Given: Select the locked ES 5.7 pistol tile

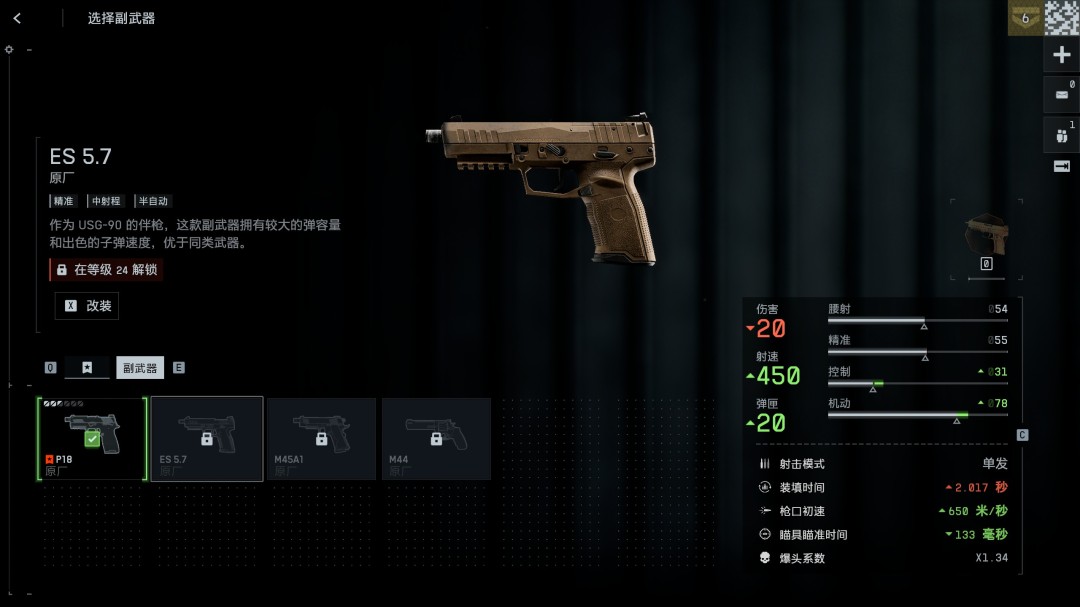Looking at the screenshot, I should pos(207,439).
